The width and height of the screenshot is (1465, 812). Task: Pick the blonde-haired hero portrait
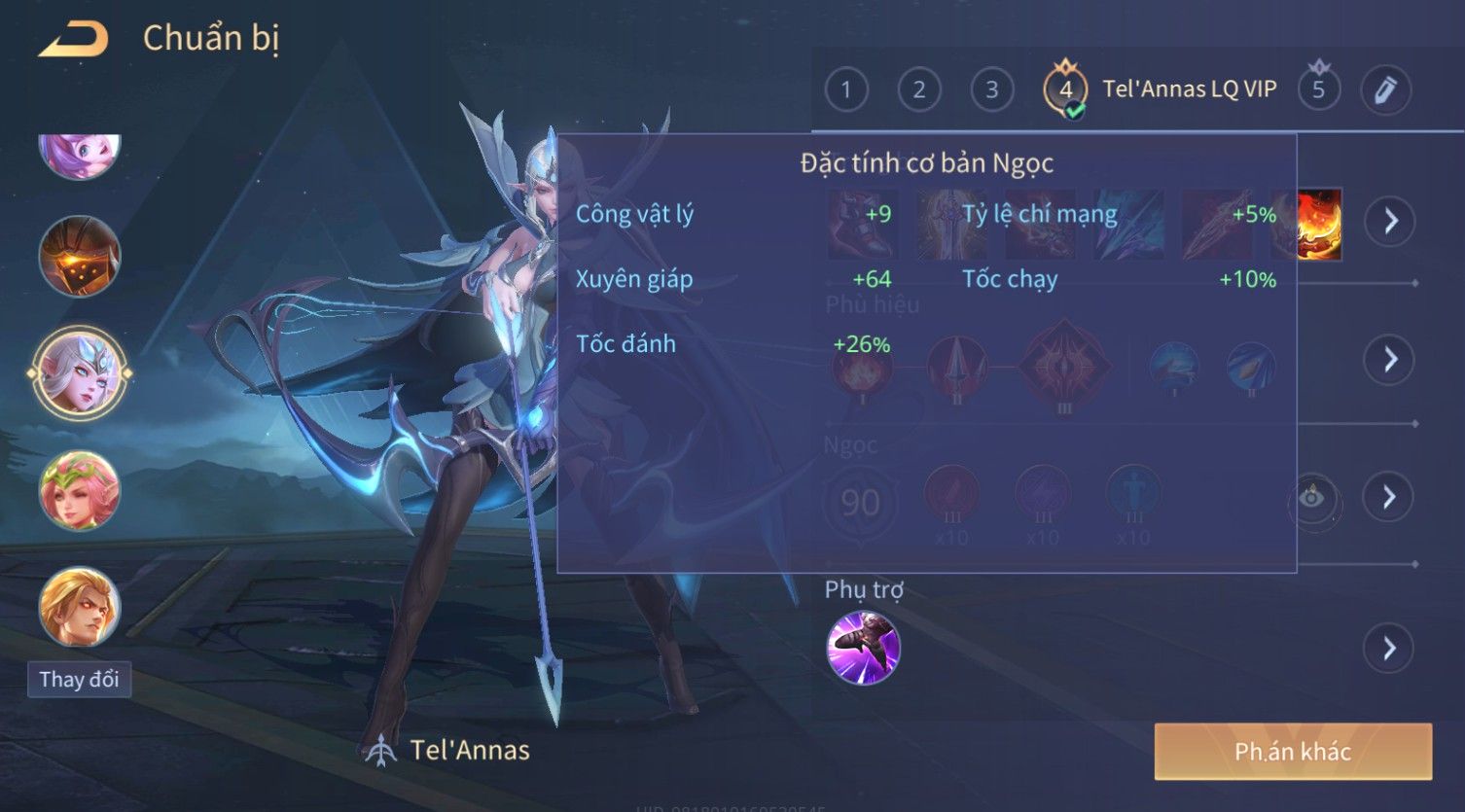pos(80,607)
